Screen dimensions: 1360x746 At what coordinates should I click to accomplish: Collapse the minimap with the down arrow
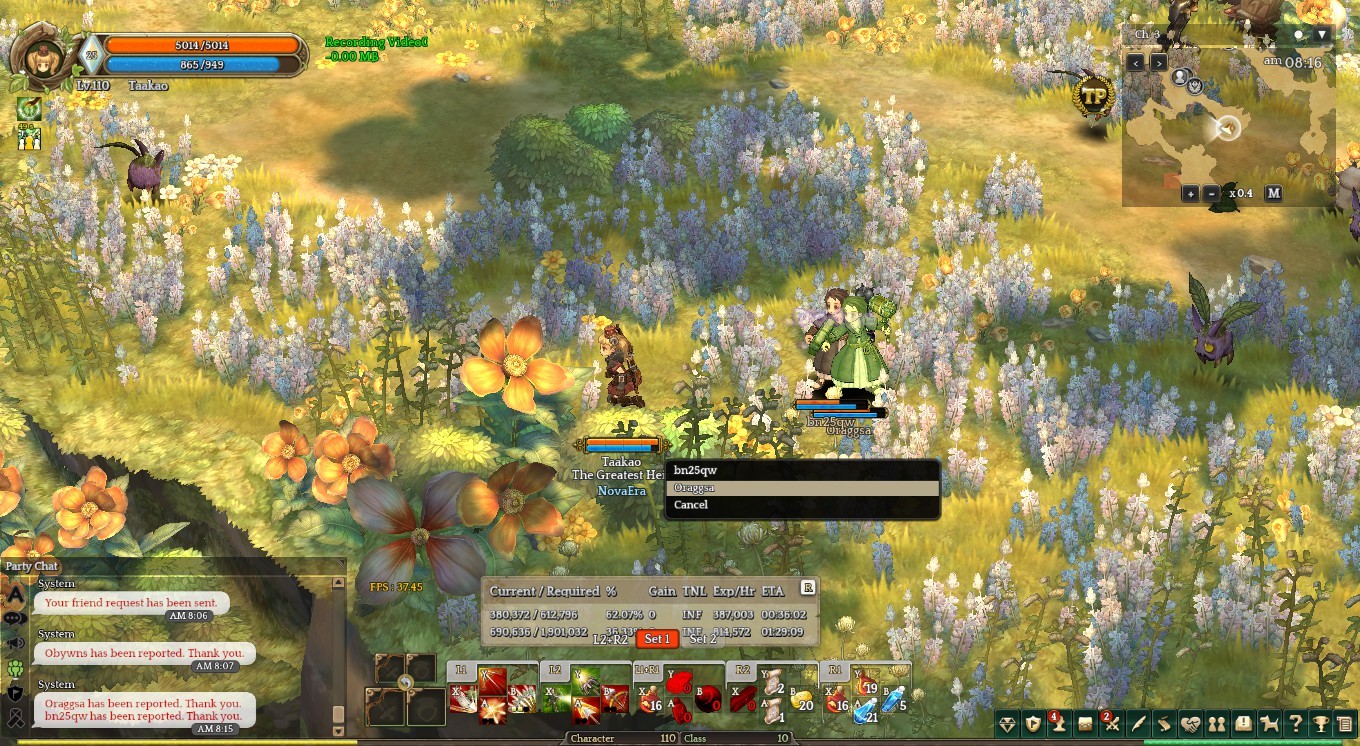(x=1322, y=35)
